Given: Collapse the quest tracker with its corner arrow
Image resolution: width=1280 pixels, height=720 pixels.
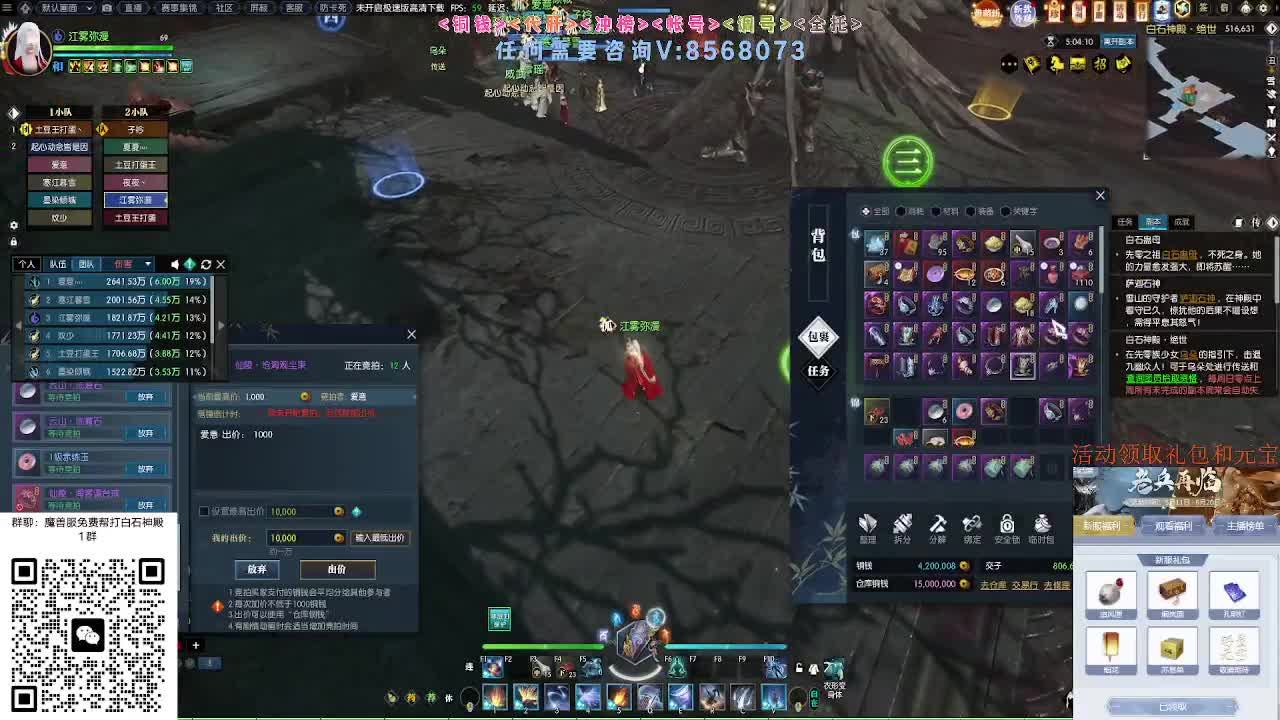Looking at the screenshot, I should coord(1271,223).
